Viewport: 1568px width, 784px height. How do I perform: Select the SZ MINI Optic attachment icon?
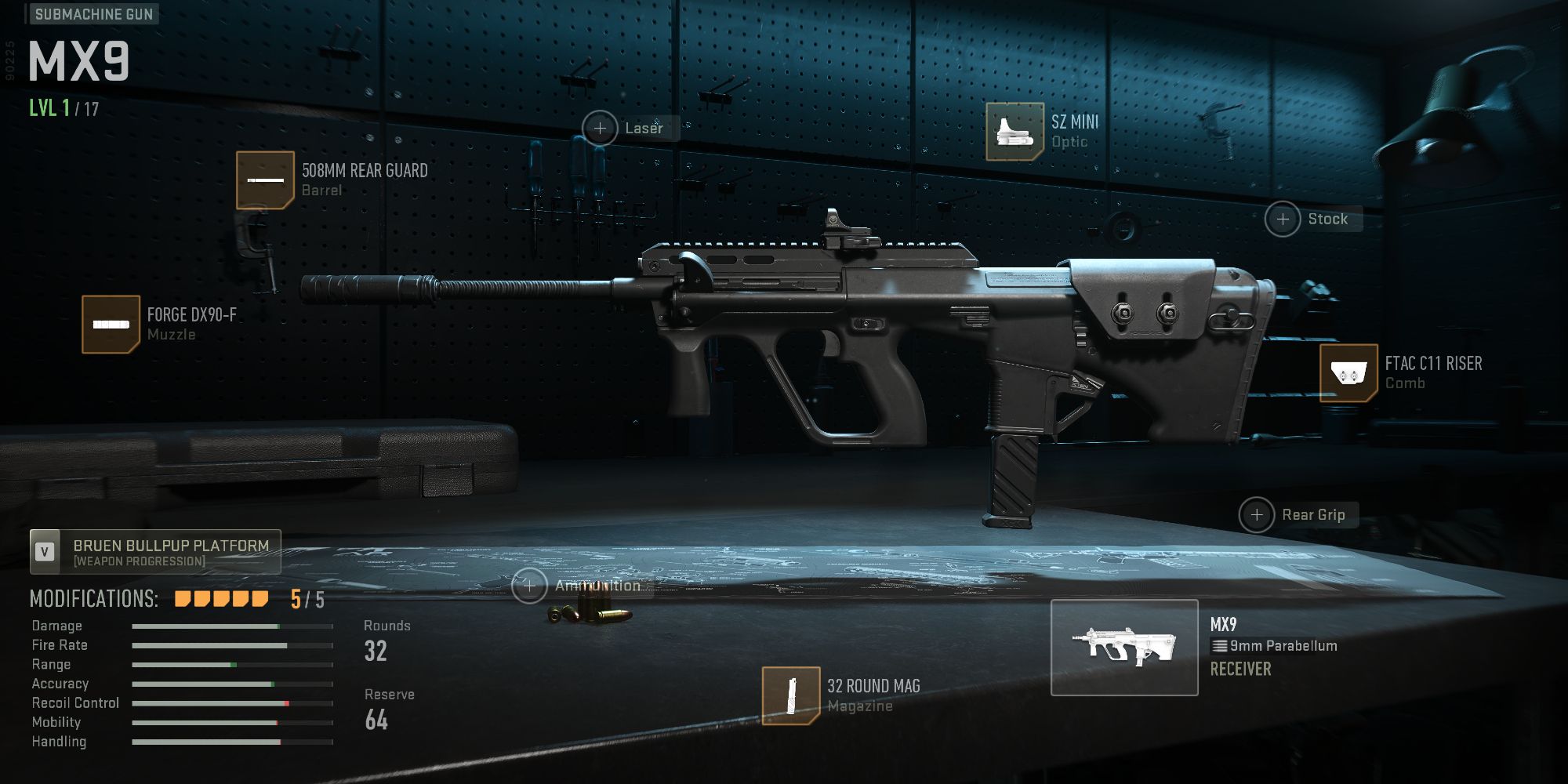pos(1011,129)
